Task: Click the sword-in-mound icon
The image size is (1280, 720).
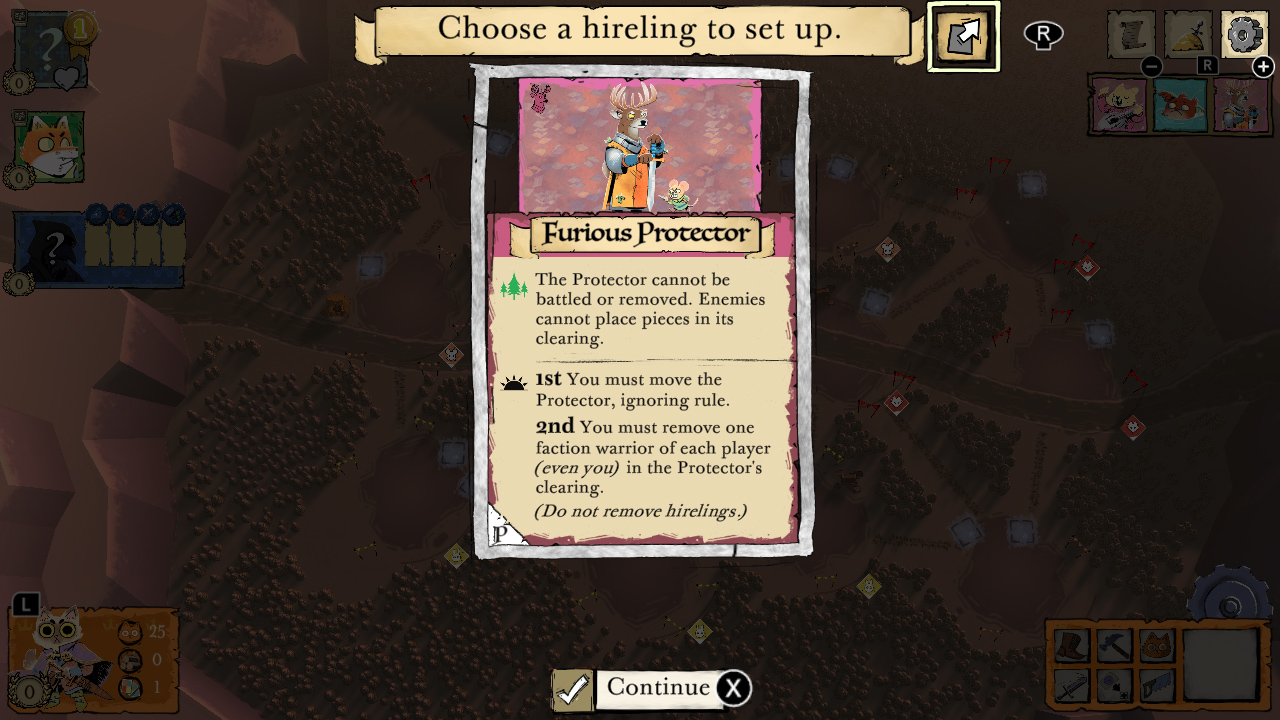Action: pos(1187,34)
